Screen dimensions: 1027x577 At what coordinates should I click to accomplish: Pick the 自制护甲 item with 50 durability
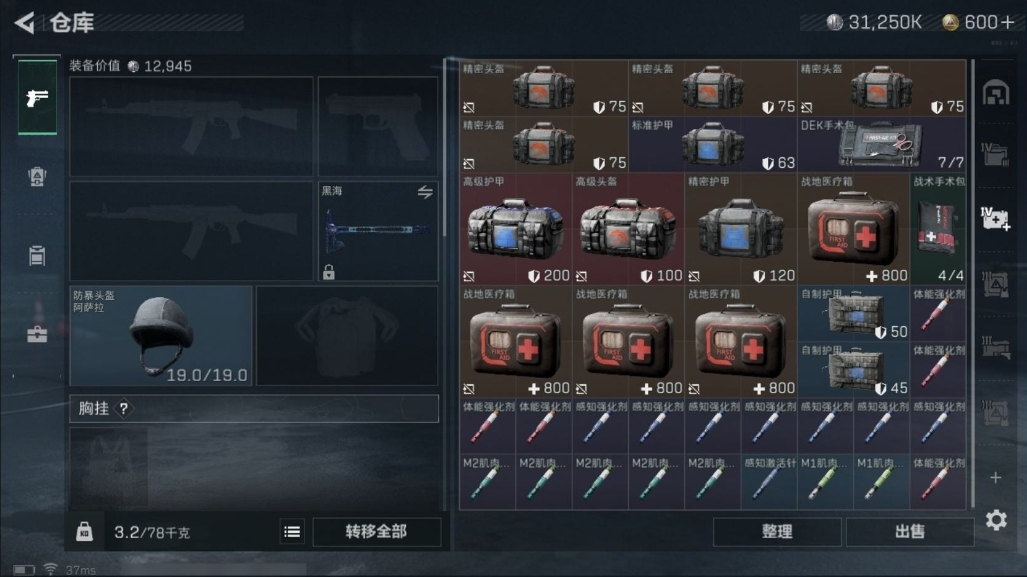(853, 314)
